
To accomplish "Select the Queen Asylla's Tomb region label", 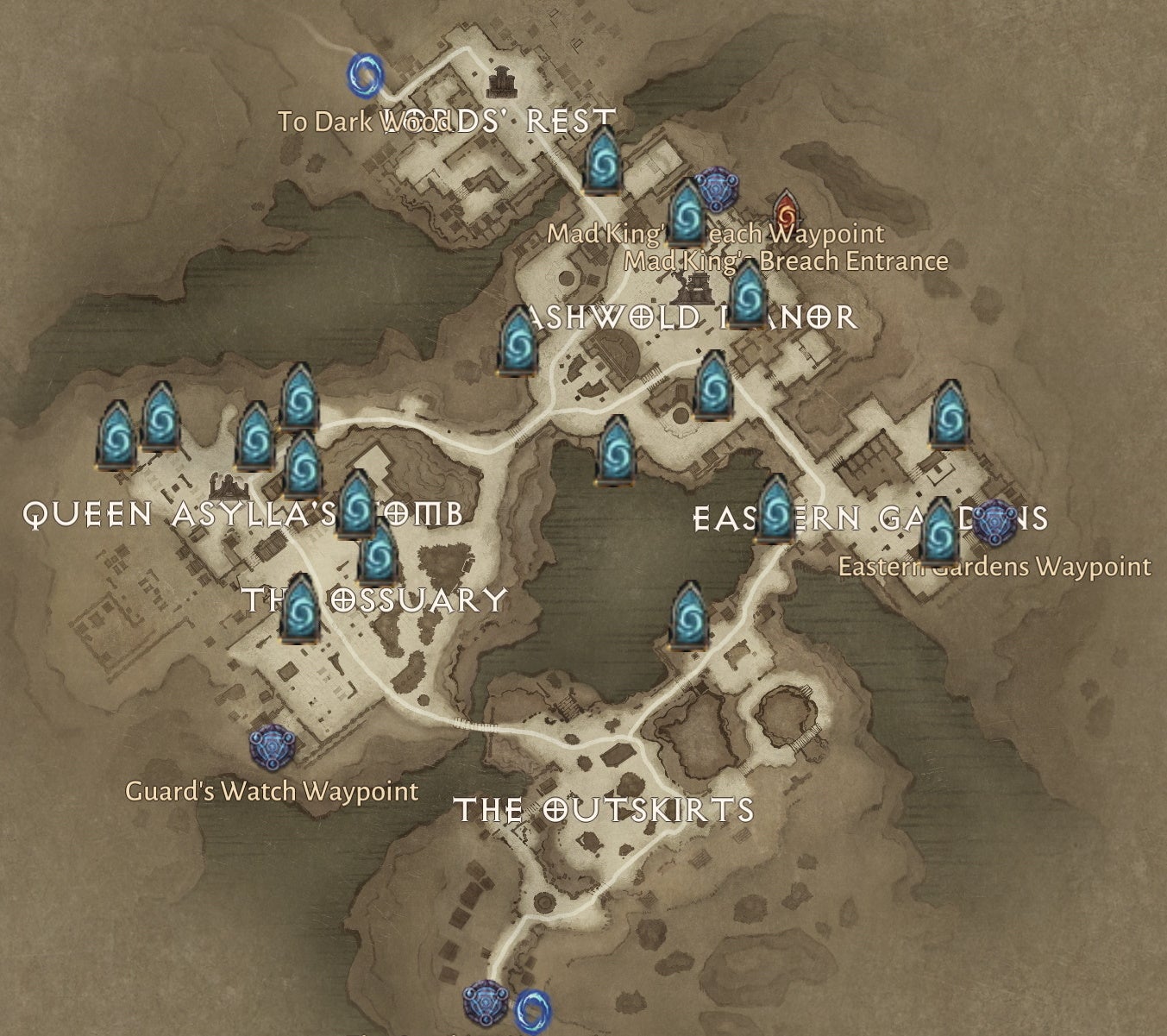I will click(242, 511).
